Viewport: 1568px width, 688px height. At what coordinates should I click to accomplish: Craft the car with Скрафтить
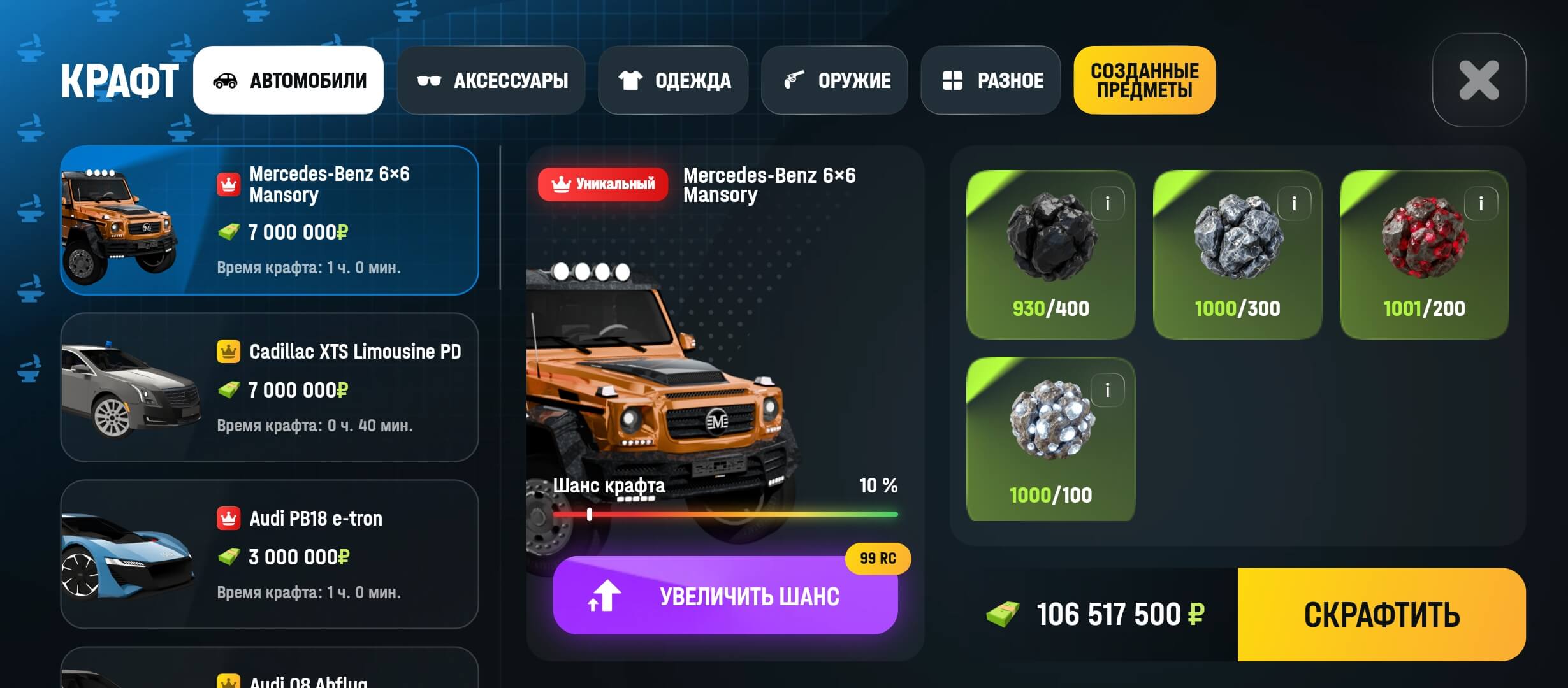(x=1381, y=615)
